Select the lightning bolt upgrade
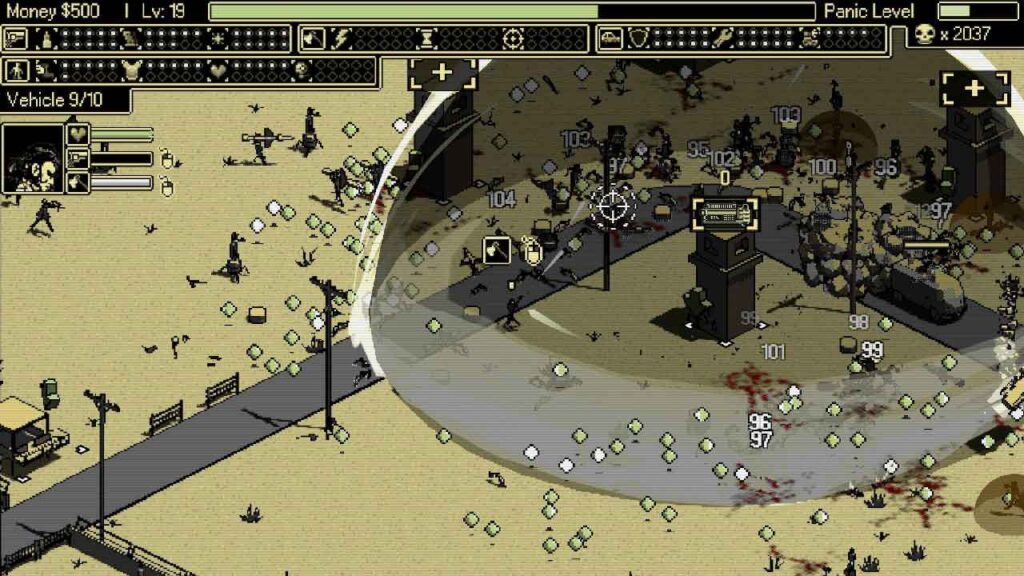The width and height of the screenshot is (1024, 576). coord(342,39)
